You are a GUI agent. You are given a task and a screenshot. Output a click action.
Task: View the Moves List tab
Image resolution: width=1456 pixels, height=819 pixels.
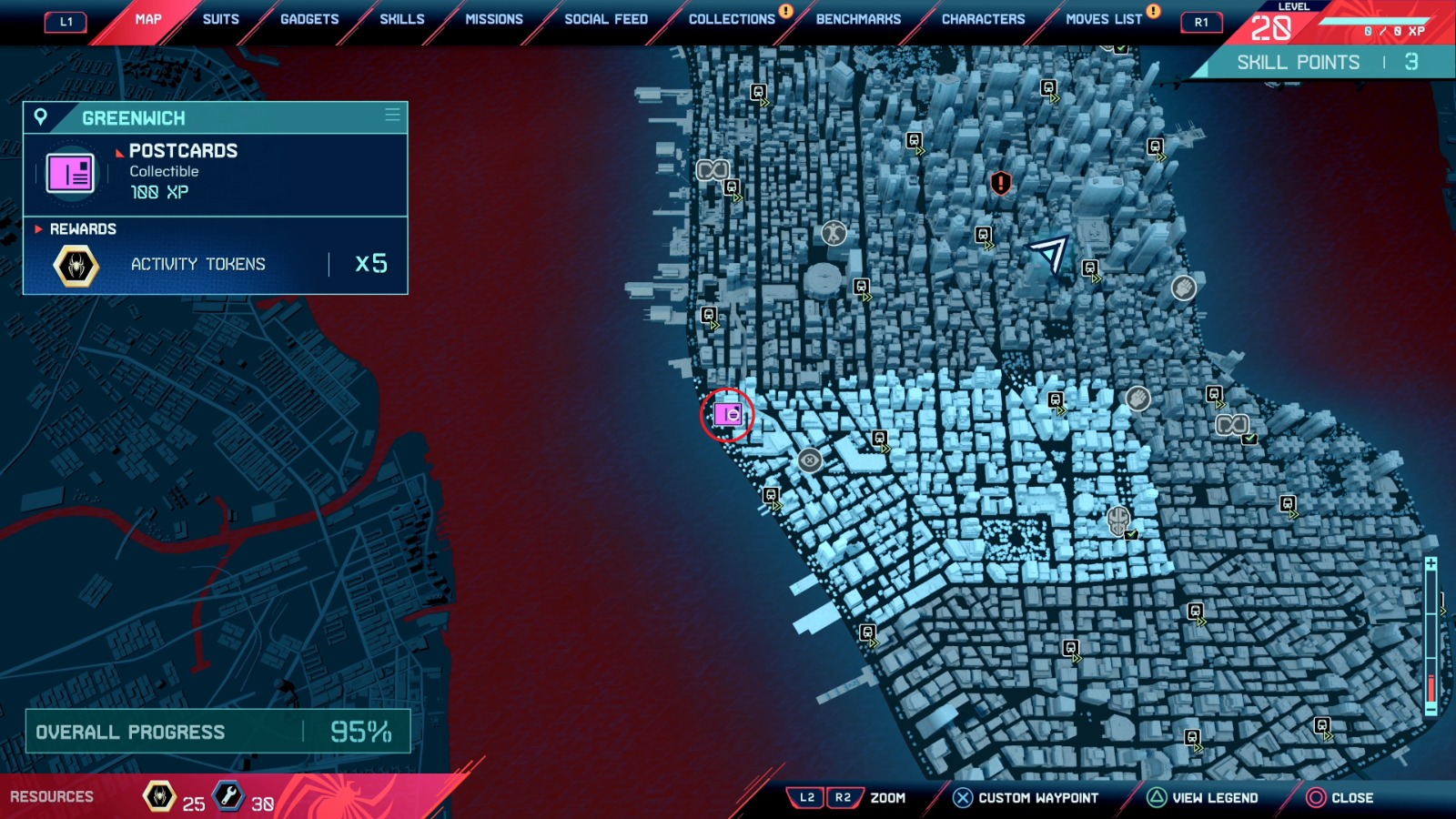click(x=1104, y=19)
